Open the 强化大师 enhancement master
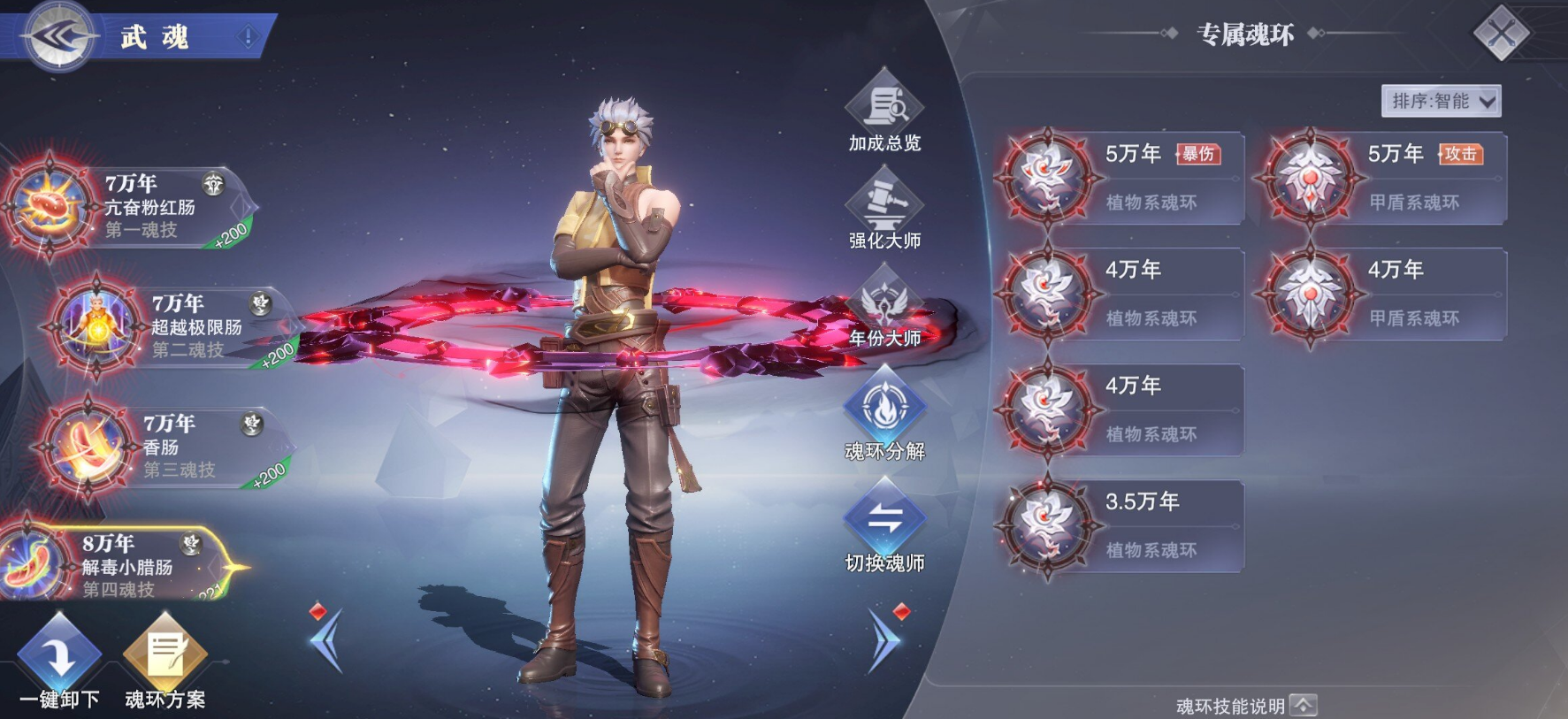Image resolution: width=1568 pixels, height=719 pixels. (x=884, y=210)
